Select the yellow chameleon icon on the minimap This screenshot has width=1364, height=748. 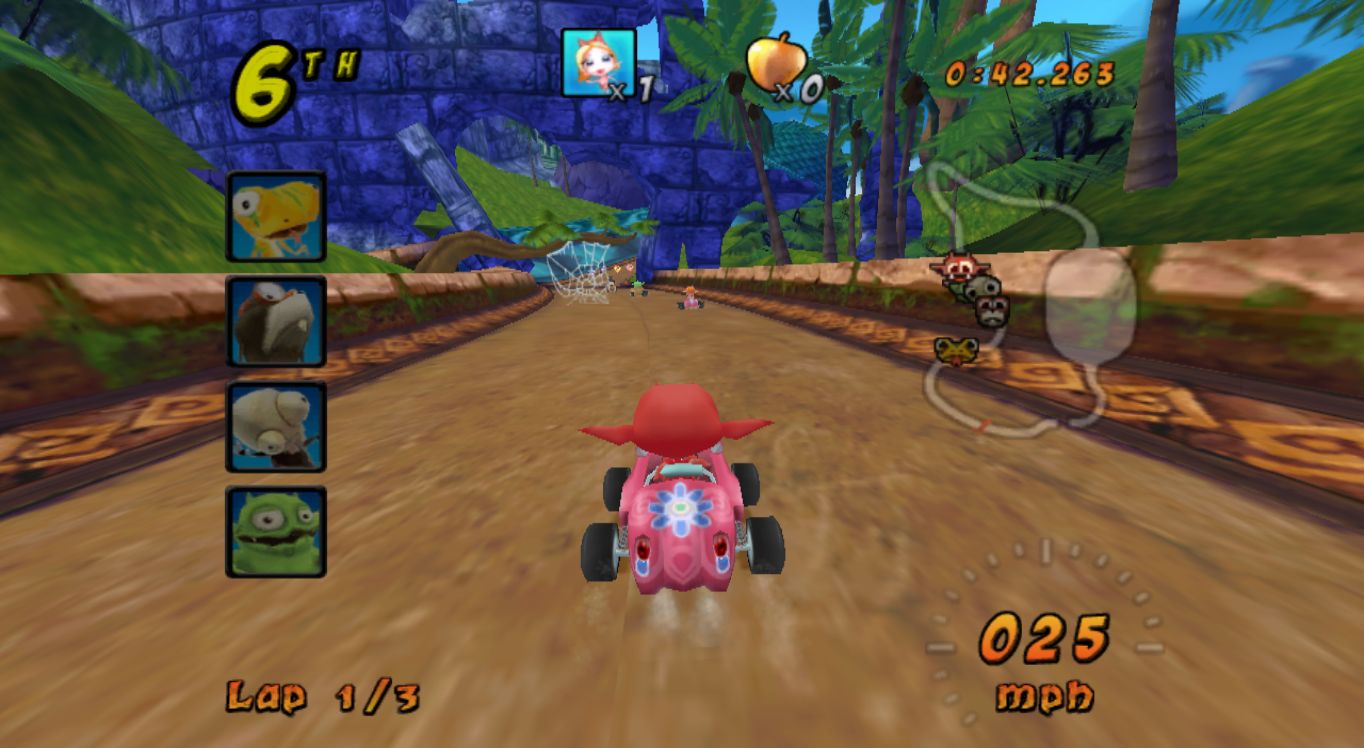click(956, 350)
